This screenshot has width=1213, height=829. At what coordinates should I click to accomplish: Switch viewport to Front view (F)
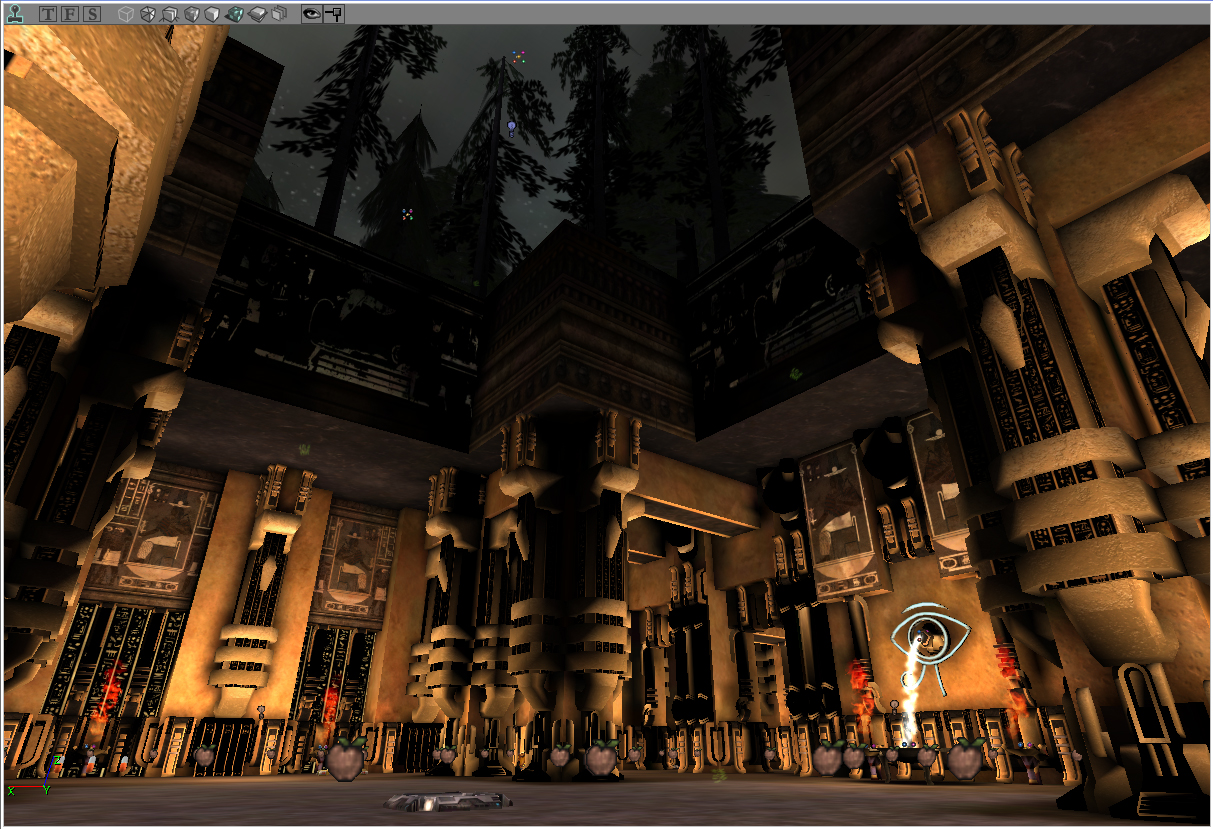(70, 14)
